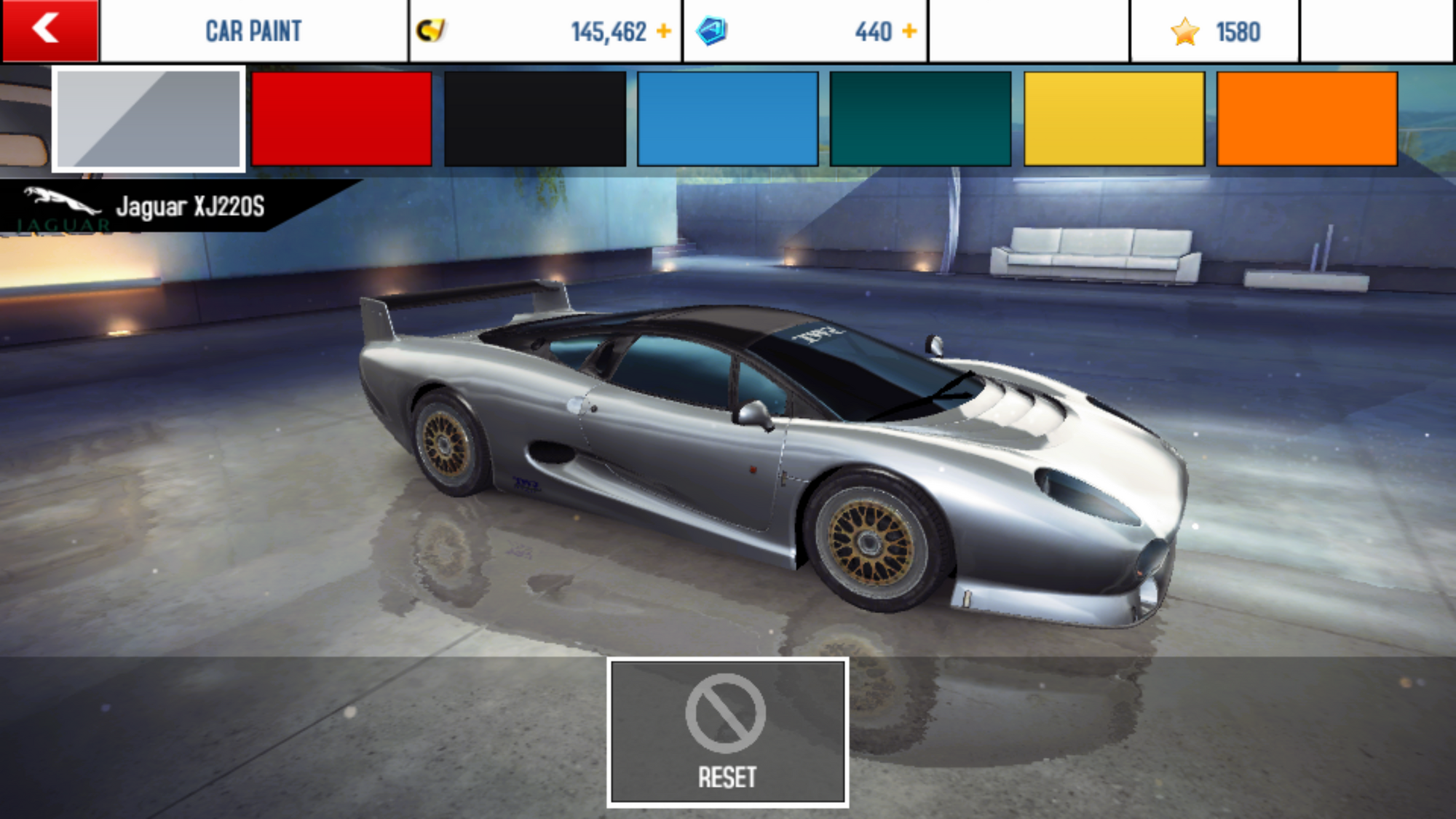
Task: Go back using the red arrow button
Action: [50, 31]
